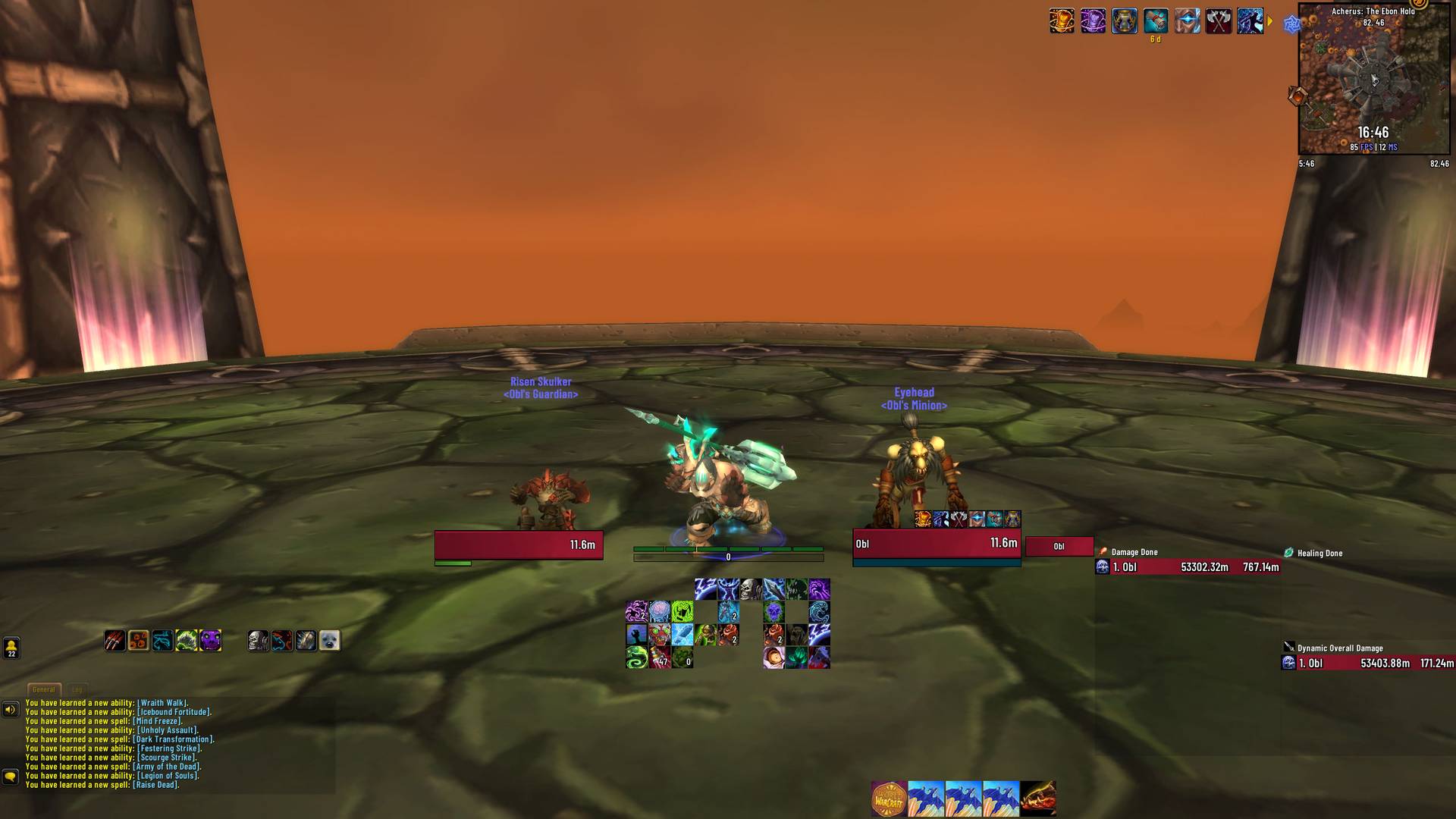Open the Log chat tab
Screen dimensions: 1456x819
[77, 689]
